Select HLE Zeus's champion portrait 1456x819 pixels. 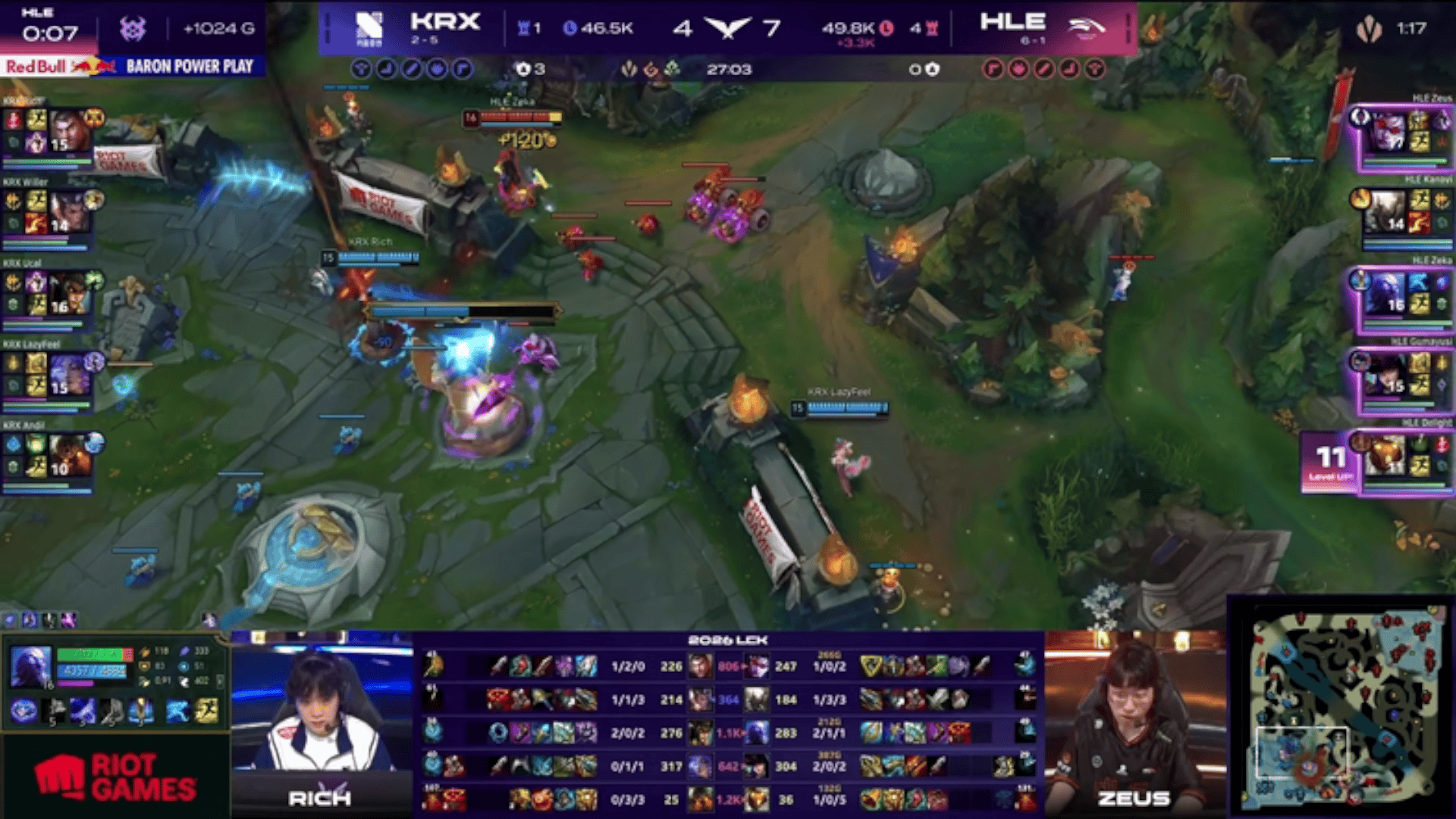tap(1388, 130)
